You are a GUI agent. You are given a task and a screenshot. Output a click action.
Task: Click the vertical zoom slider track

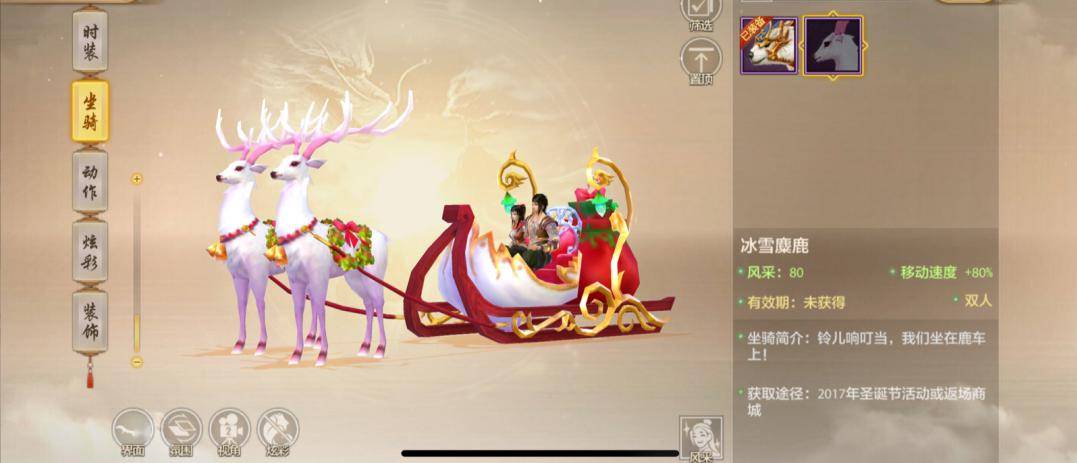137,270
